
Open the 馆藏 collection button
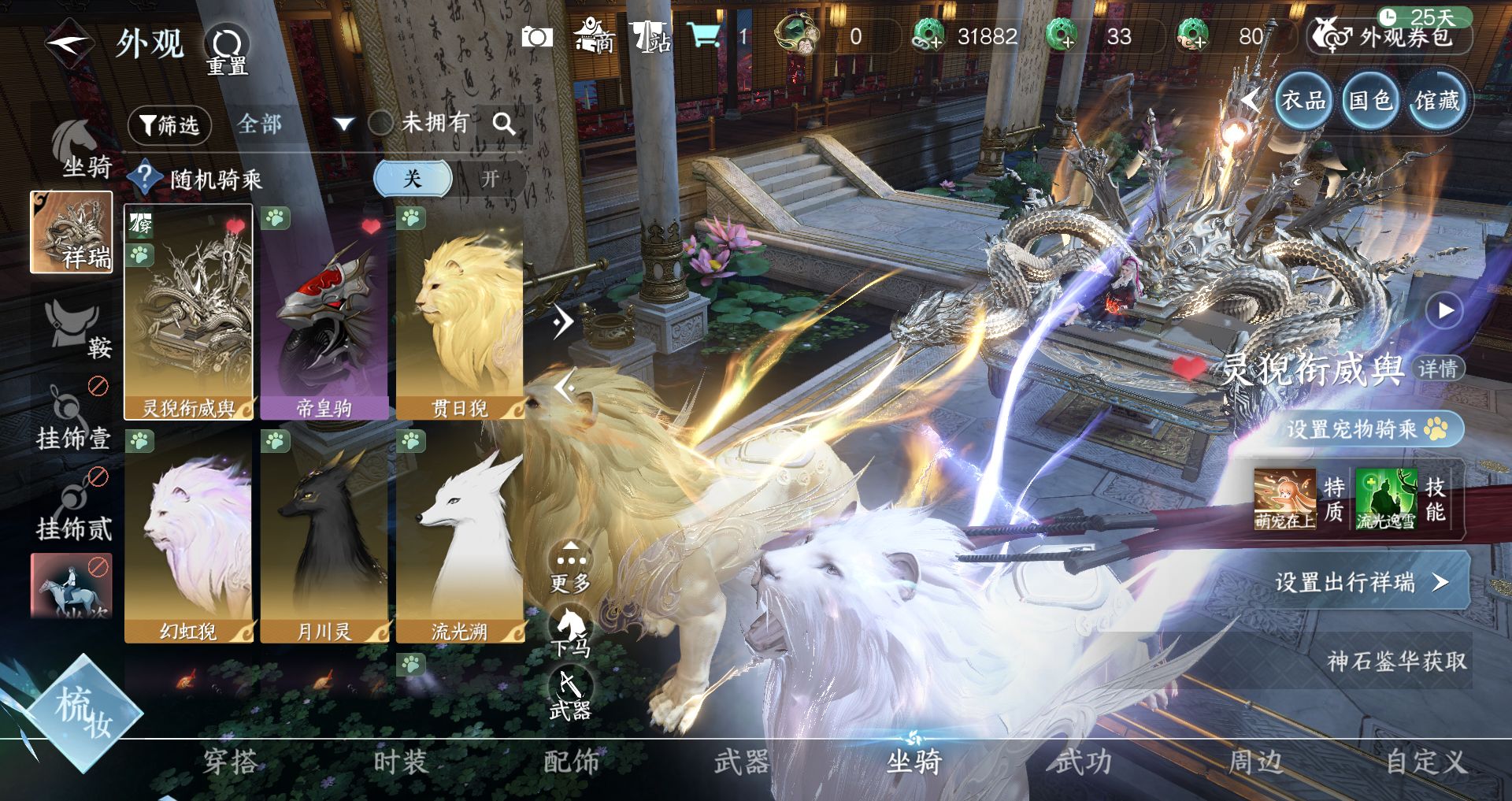[1437, 101]
